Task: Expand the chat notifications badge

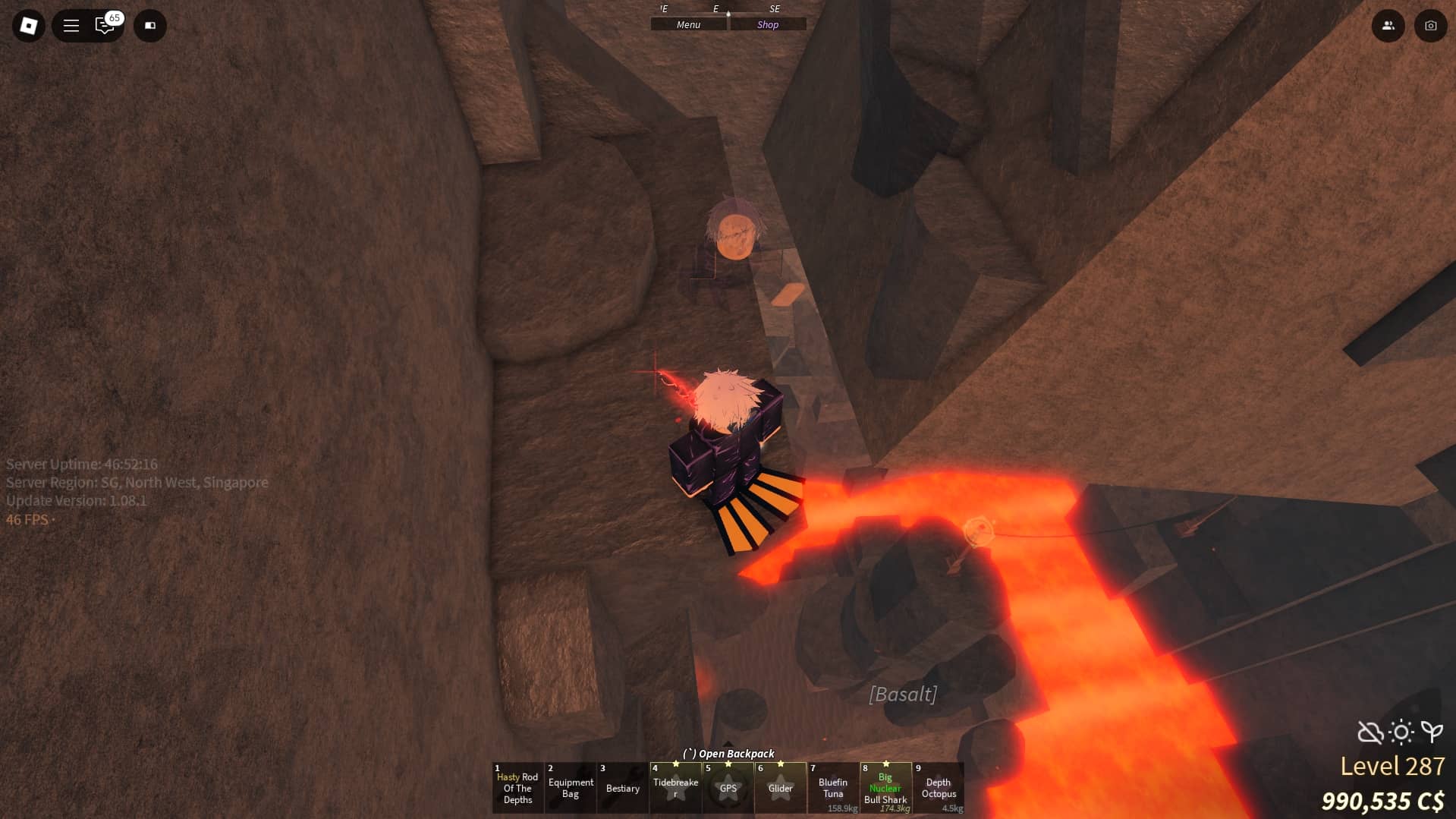Action: click(x=115, y=17)
